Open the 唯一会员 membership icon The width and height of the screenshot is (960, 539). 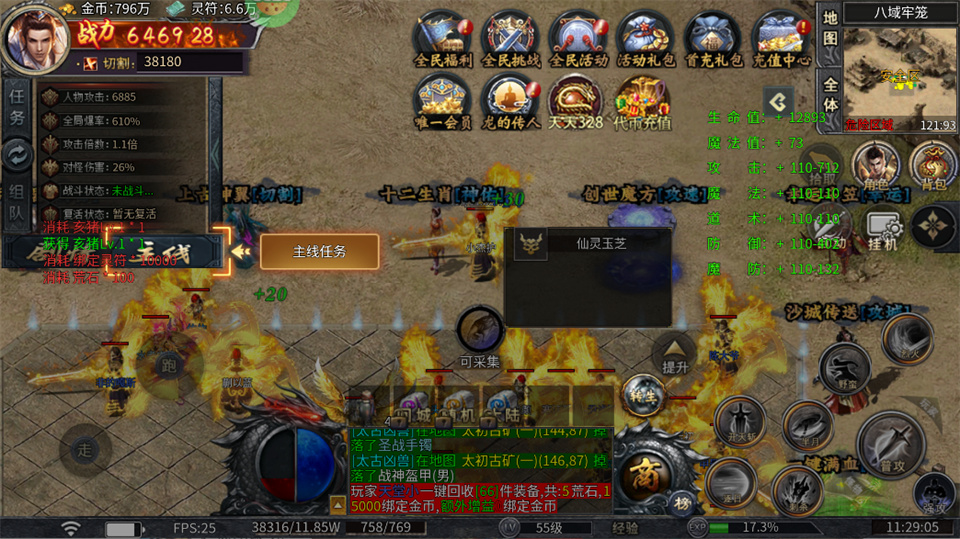click(443, 101)
